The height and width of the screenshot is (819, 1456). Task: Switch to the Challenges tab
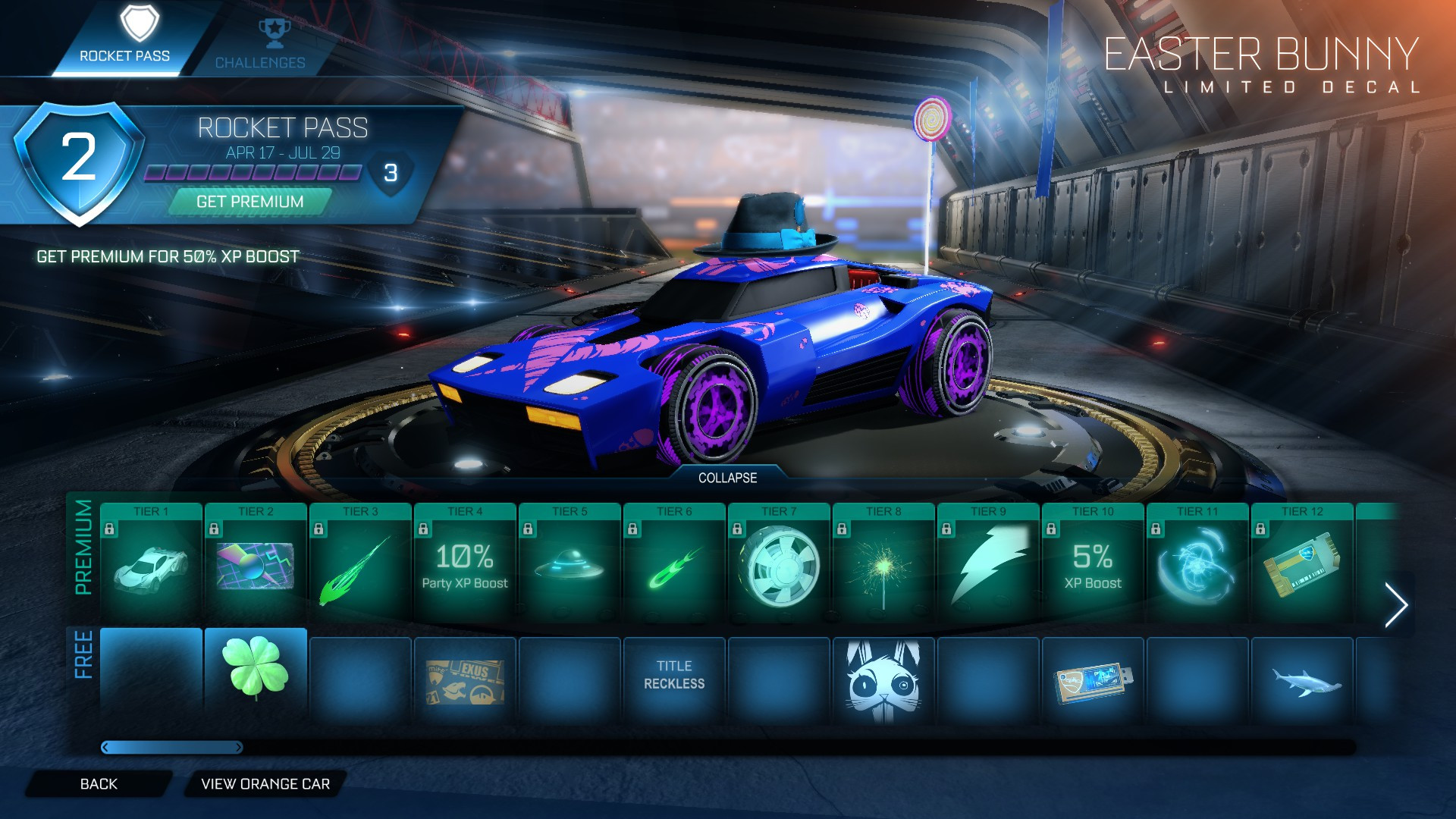(x=259, y=44)
